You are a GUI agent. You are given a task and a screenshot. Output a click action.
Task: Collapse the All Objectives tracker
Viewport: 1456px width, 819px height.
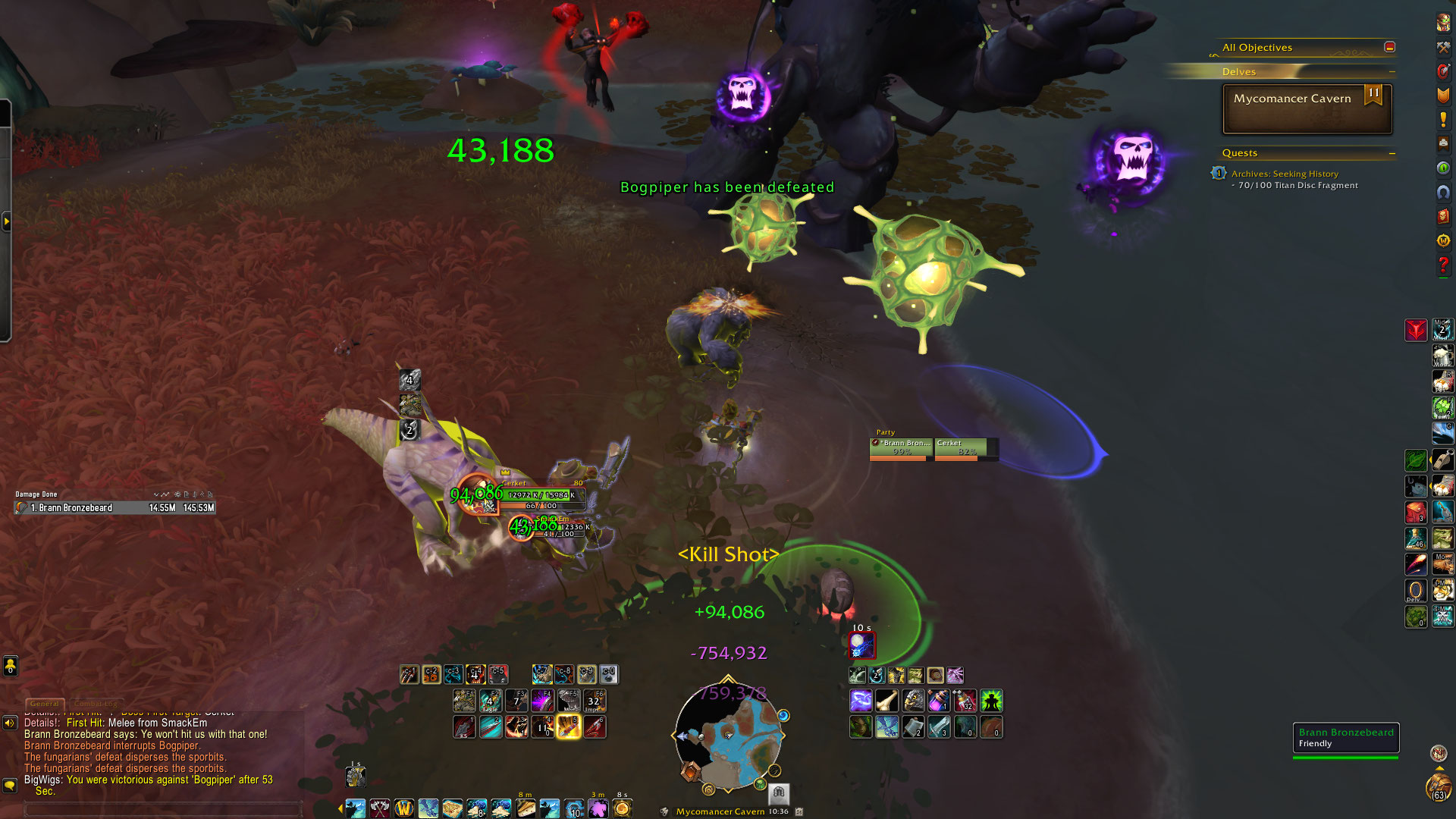point(1389,47)
